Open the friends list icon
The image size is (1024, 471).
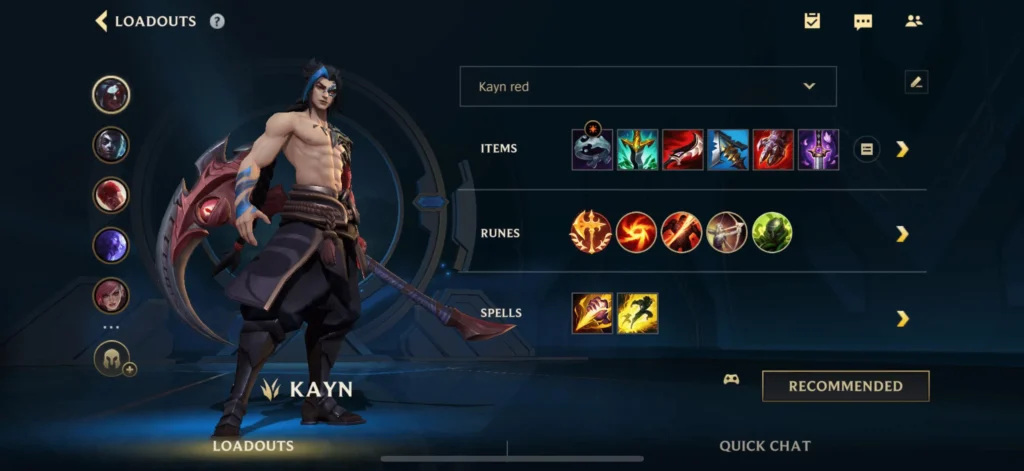(x=913, y=21)
